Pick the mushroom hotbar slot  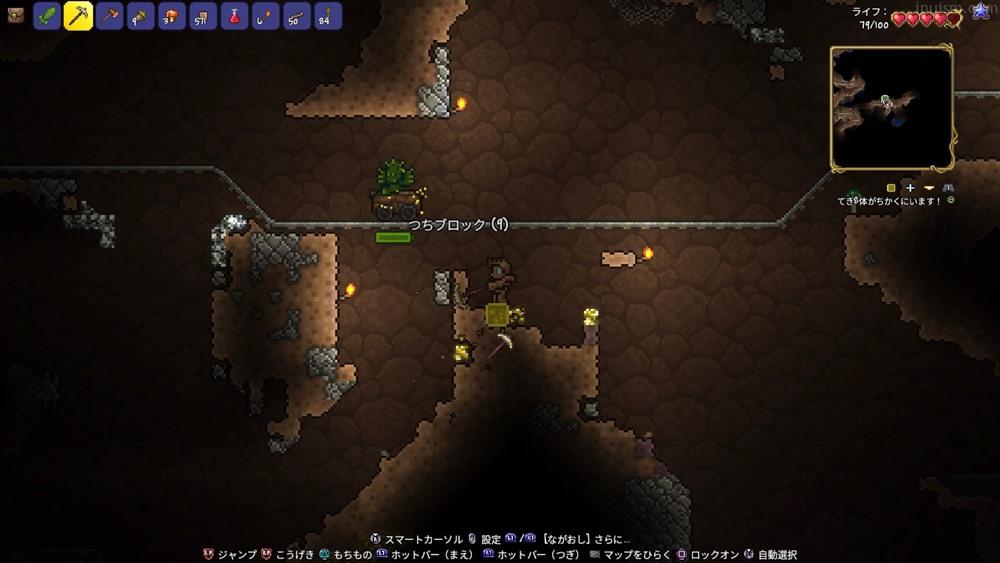coord(172,16)
